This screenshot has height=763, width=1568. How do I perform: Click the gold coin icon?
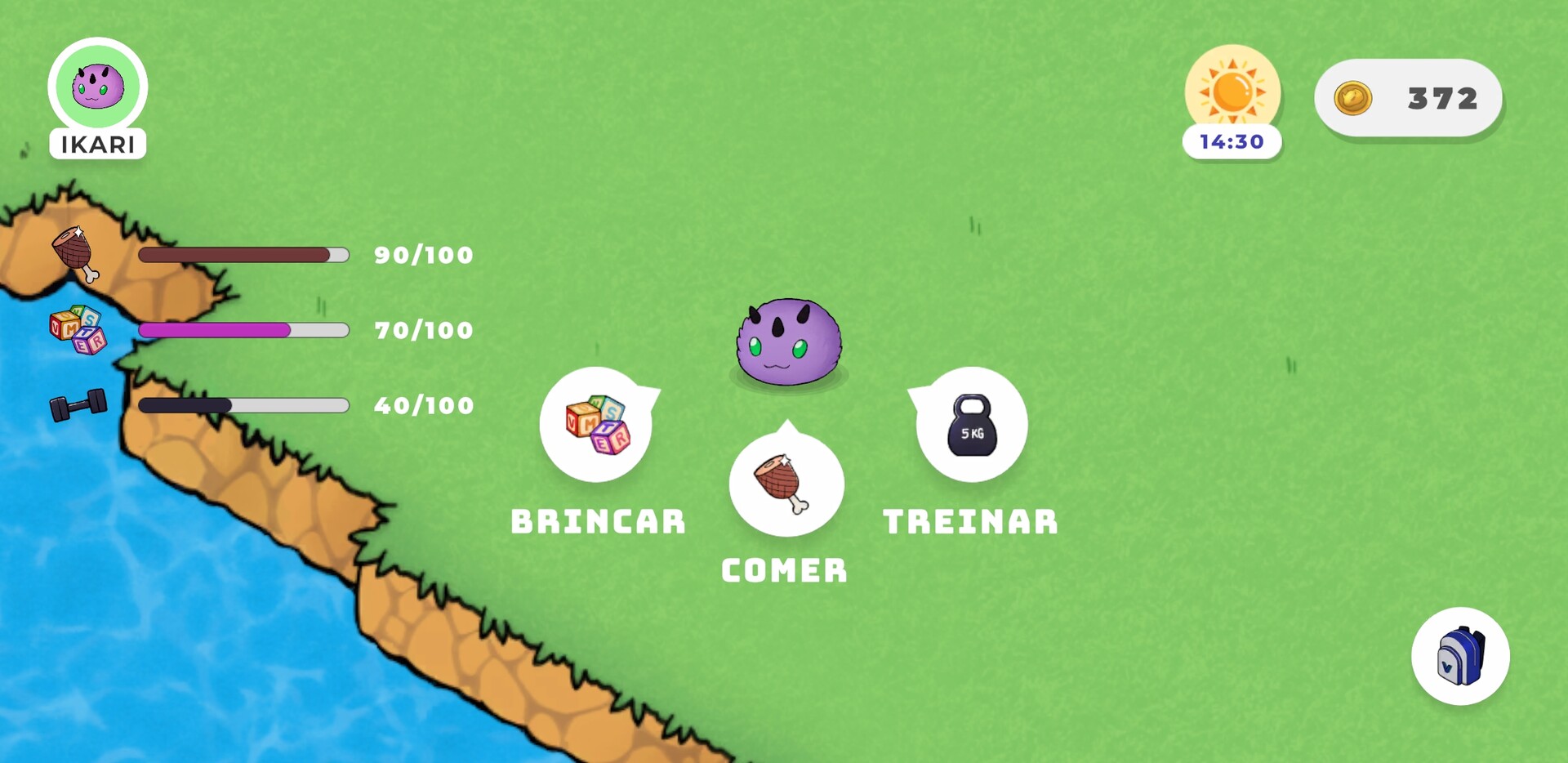(x=1353, y=97)
